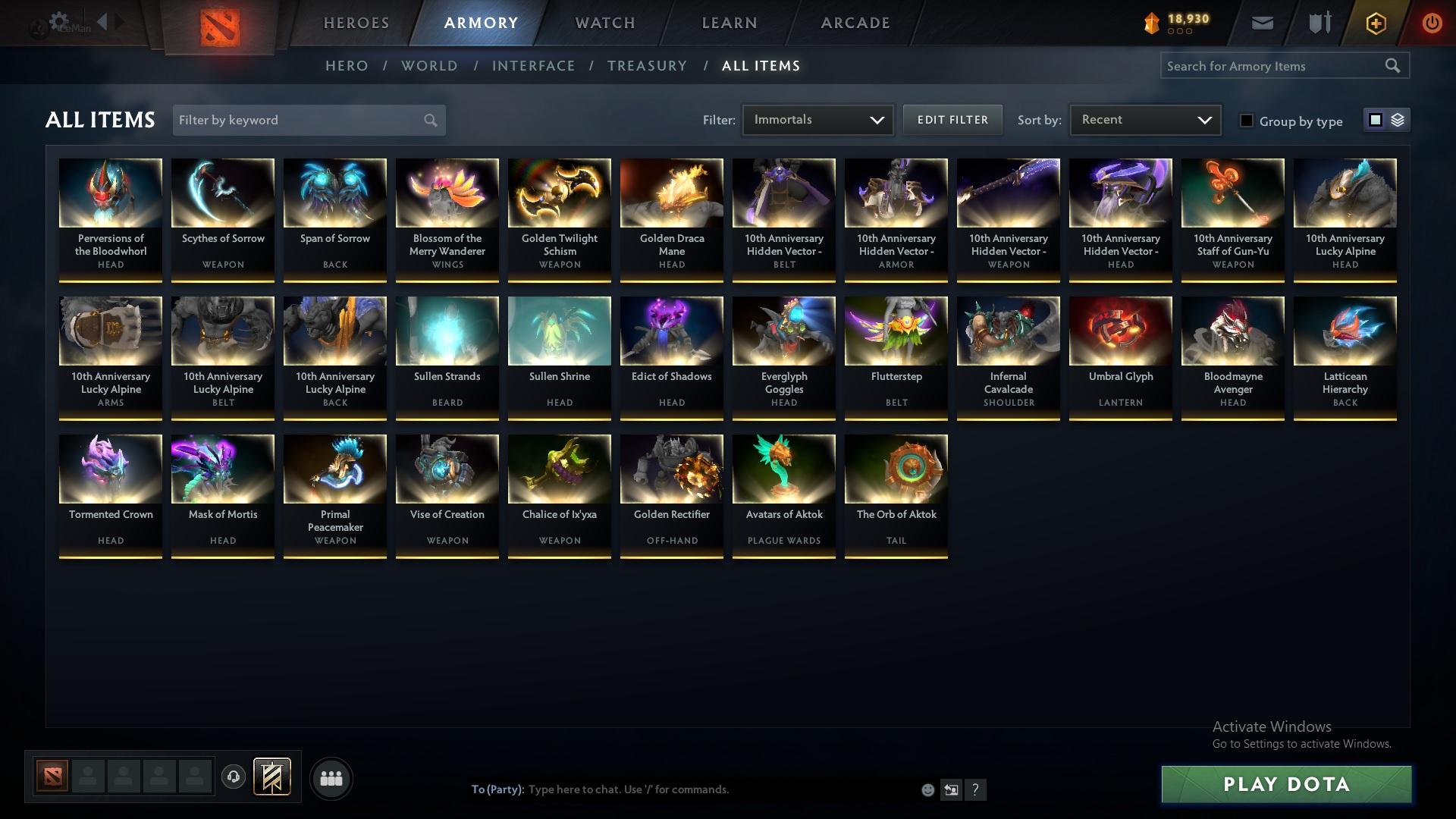The width and height of the screenshot is (1456, 819).
Task: Open the WATCH menu item
Action: point(604,23)
